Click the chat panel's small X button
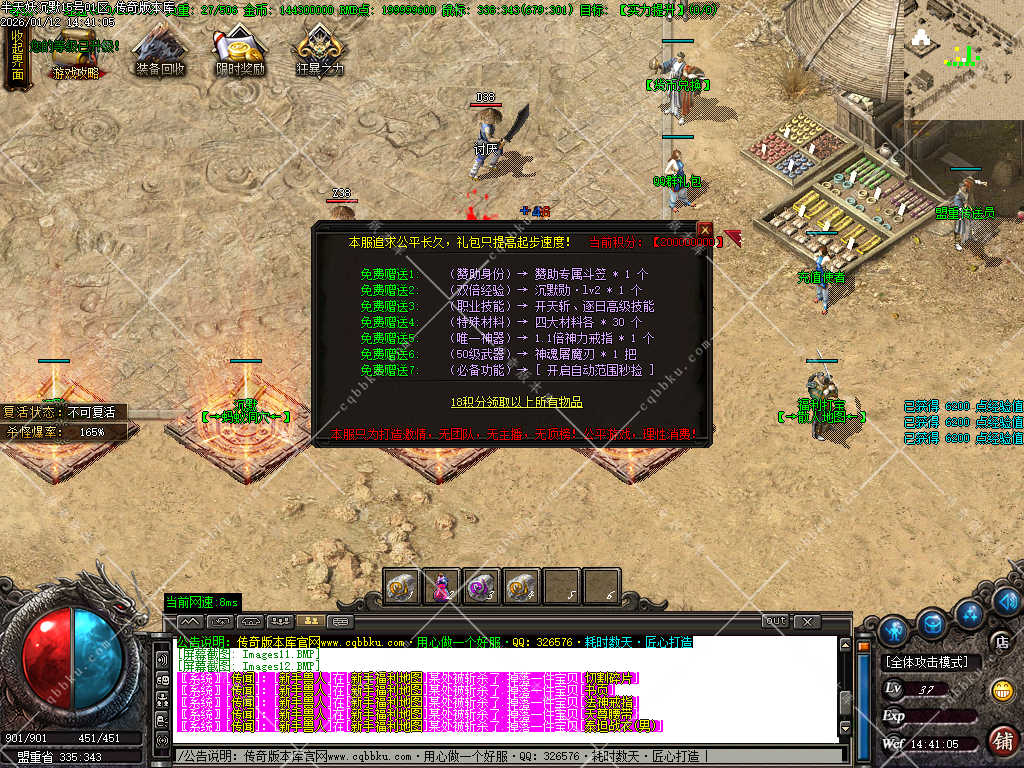1024x768 pixels. point(807,621)
